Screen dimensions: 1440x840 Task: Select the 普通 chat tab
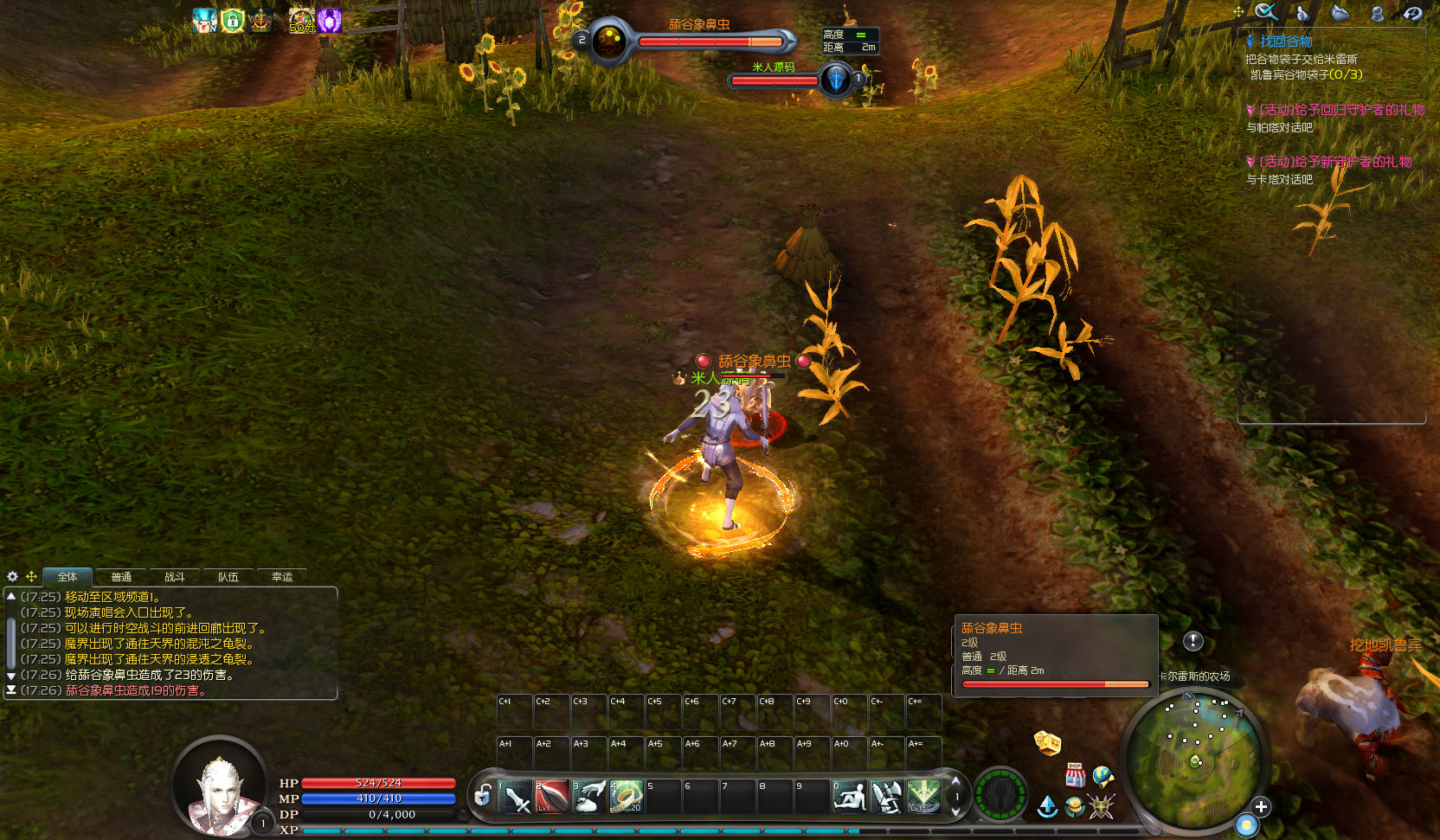[121, 577]
